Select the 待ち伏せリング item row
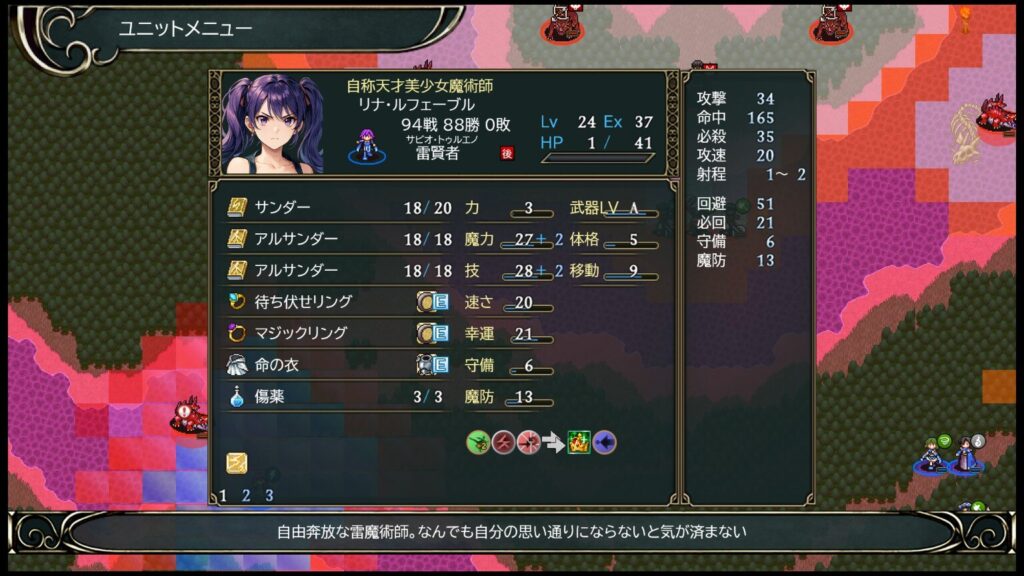 click(302, 301)
